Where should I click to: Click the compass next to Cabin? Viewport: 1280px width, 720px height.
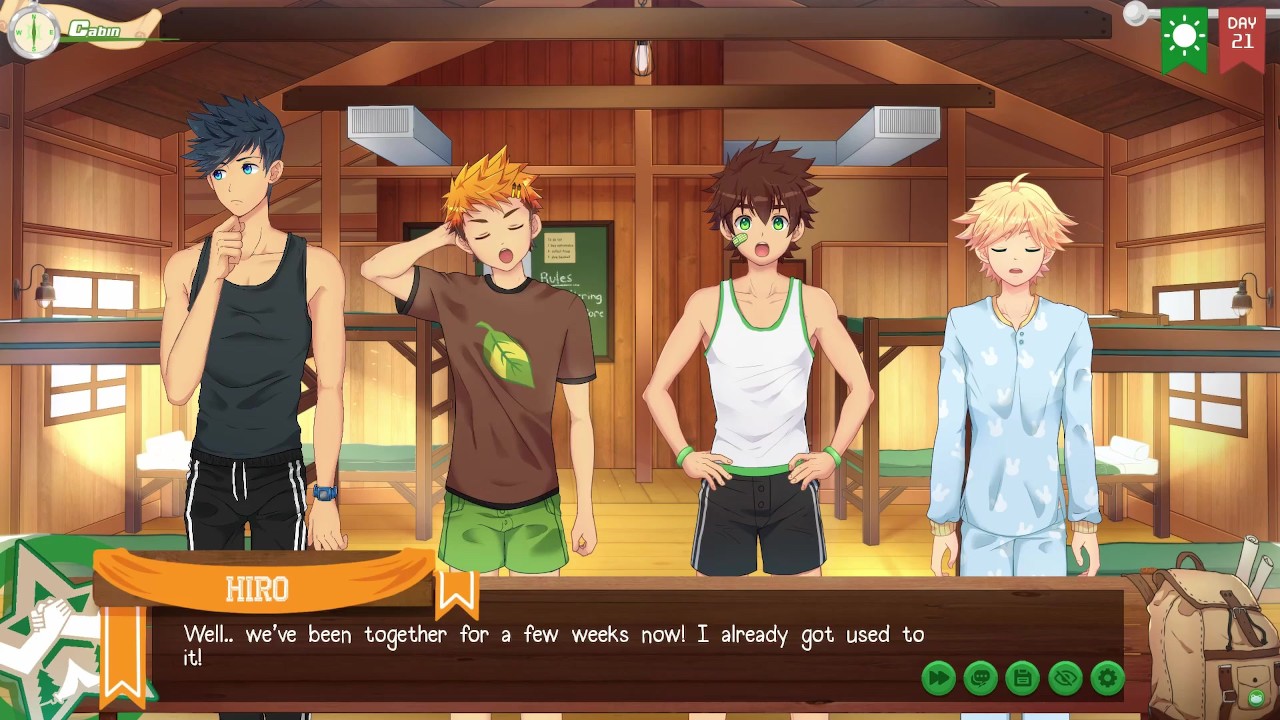[x=33, y=33]
